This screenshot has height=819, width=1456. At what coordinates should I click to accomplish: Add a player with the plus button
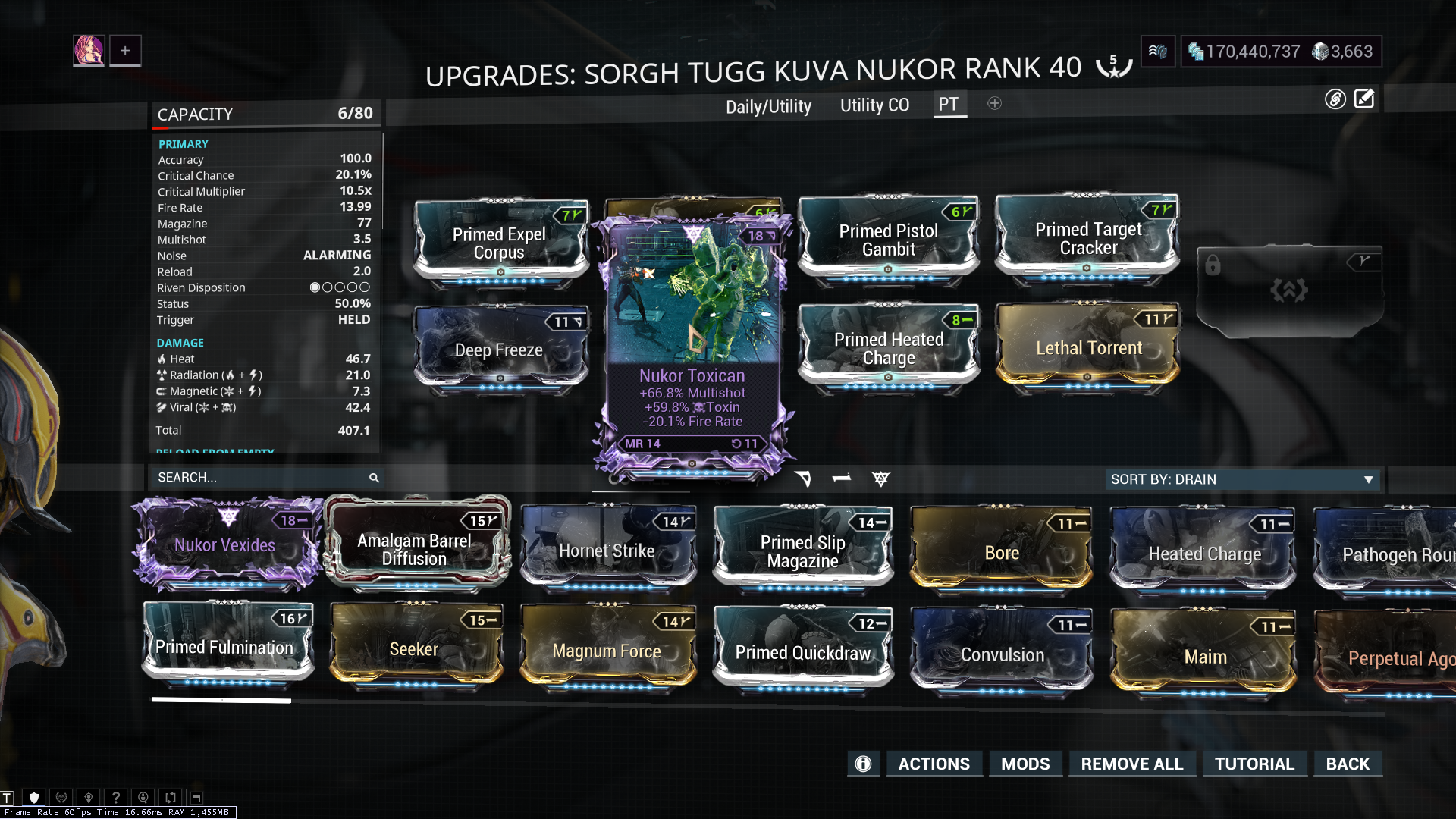[x=125, y=51]
